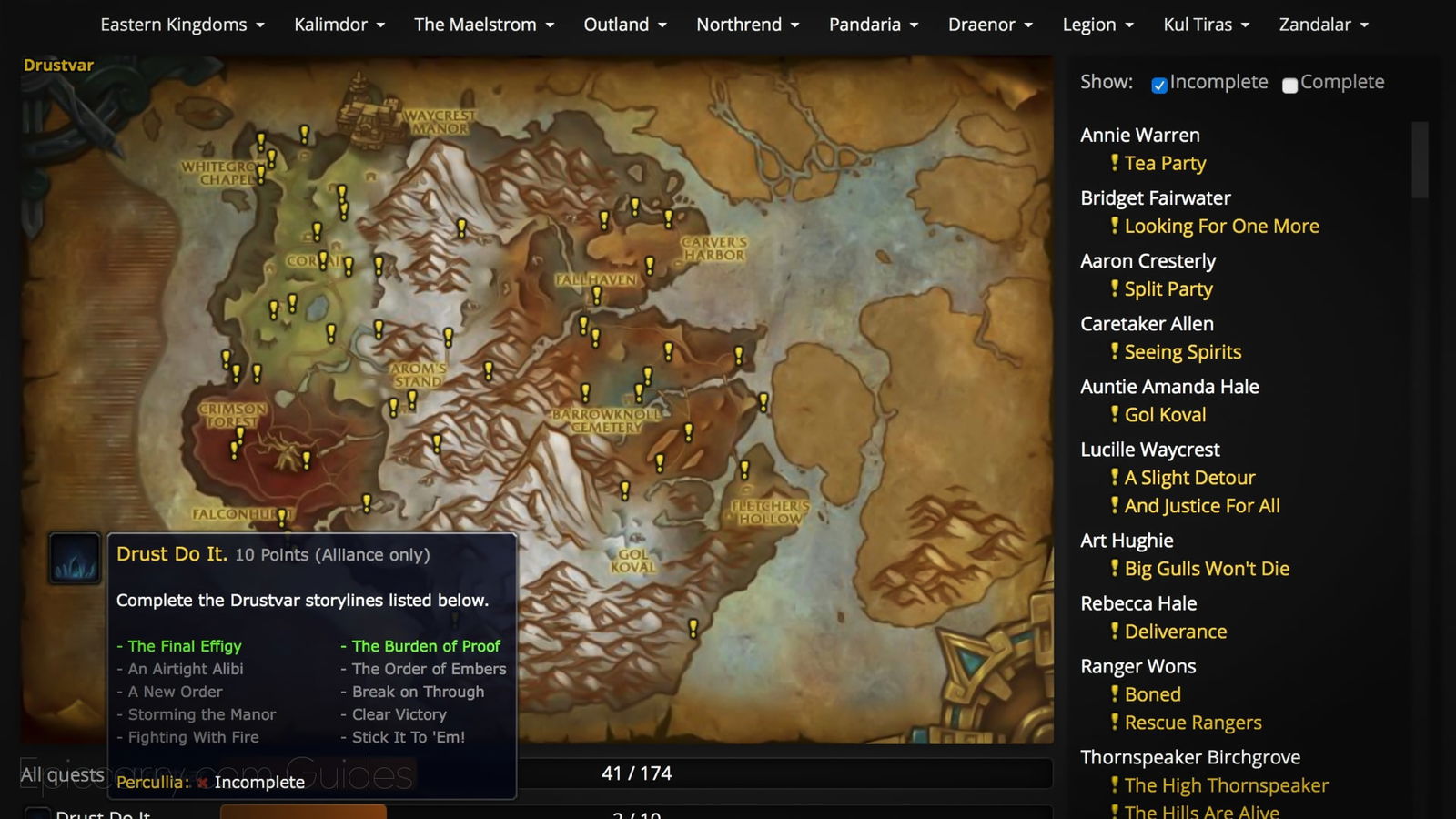This screenshot has height=819, width=1456.
Task: Open the Eastern Kingdoms dropdown
Action: tap(182, 25)
